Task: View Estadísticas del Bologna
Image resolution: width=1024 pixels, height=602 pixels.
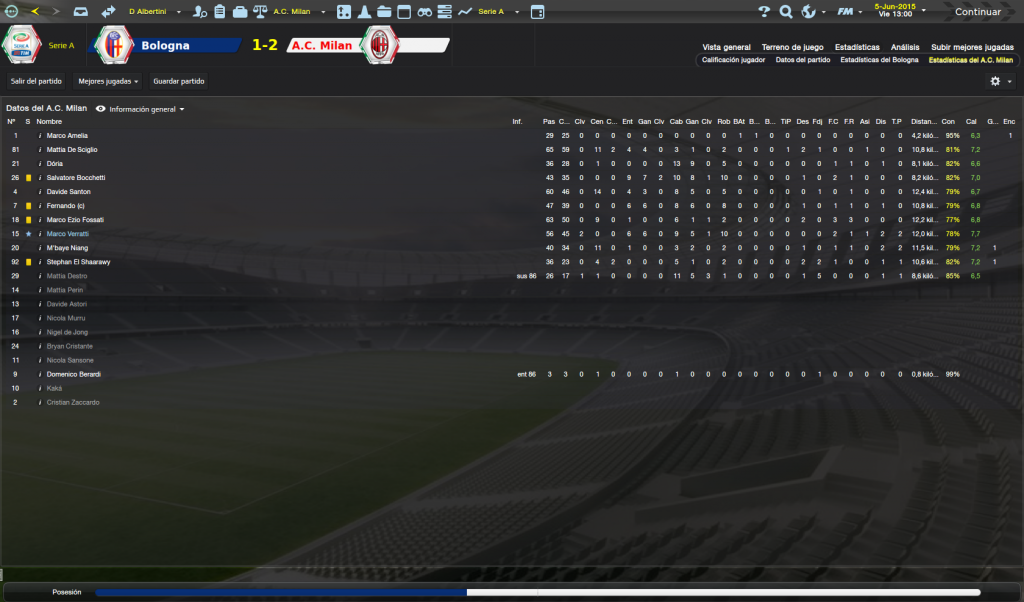Action: (x=879, y=60)
